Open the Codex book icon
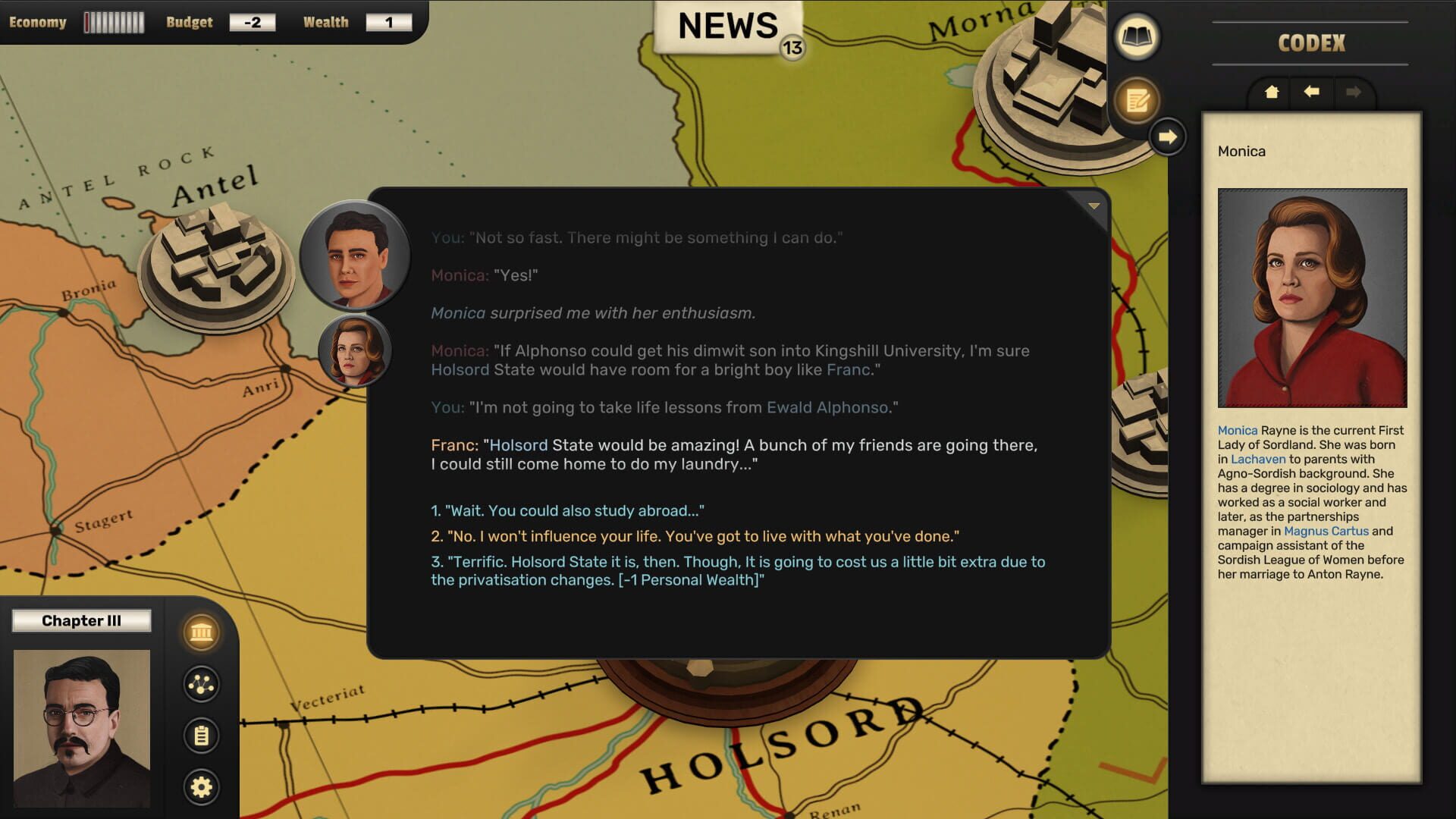This screenshot has height=819, width=1456. pyautogui.click(x=1137, y=36)
